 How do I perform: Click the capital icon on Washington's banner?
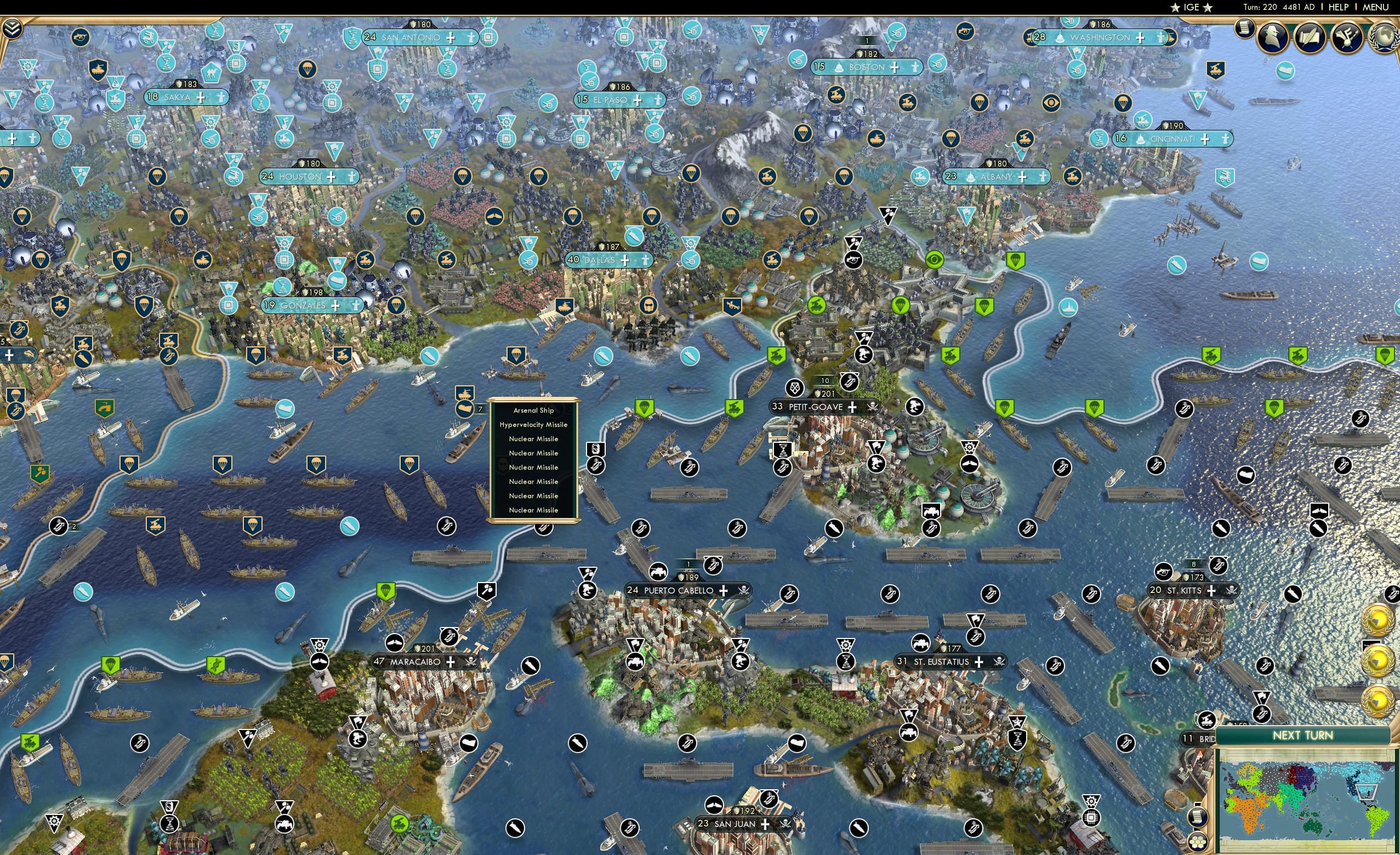click(x=1060, y=38)
